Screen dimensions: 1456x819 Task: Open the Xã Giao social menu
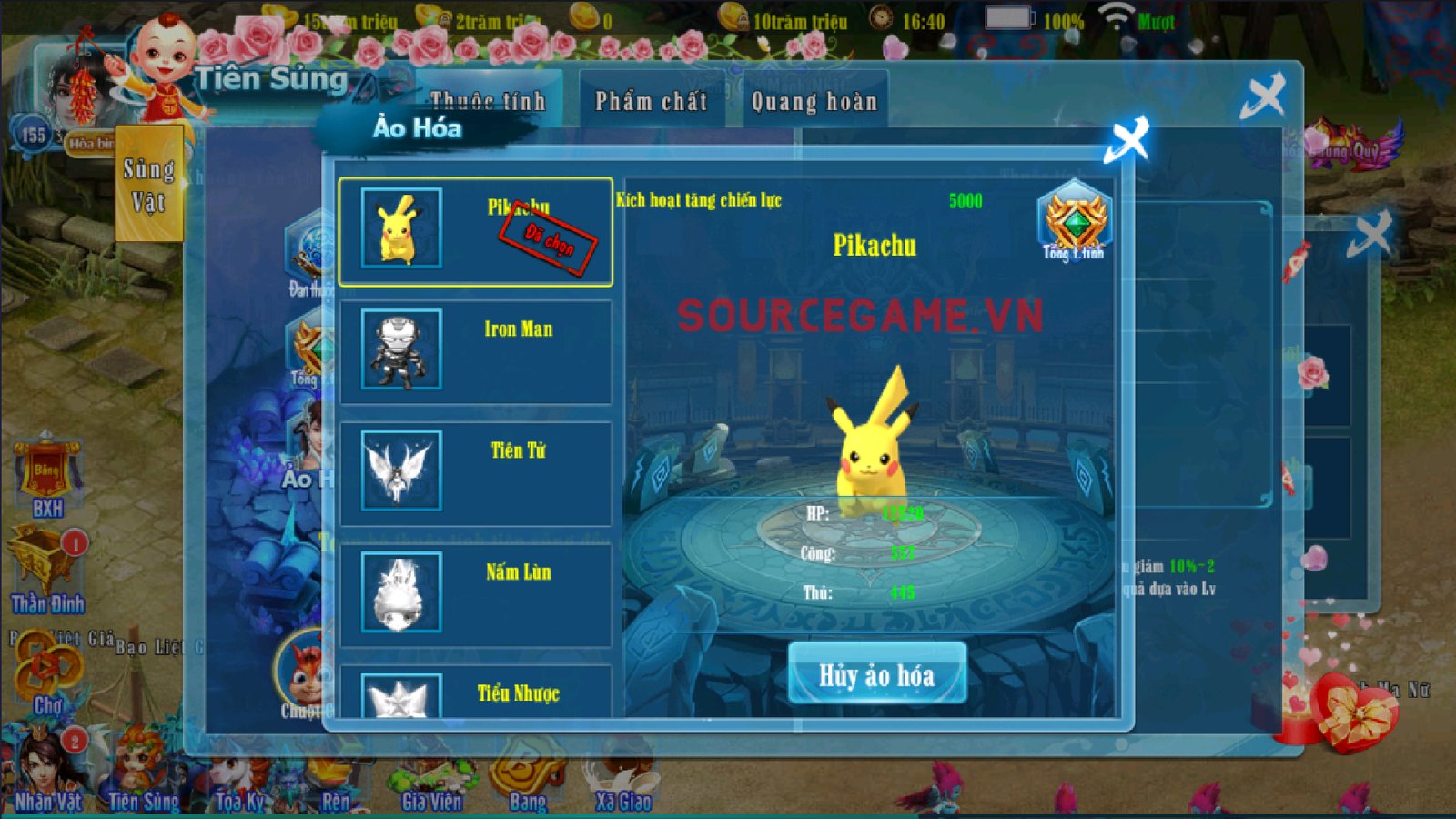click(623, 783)
